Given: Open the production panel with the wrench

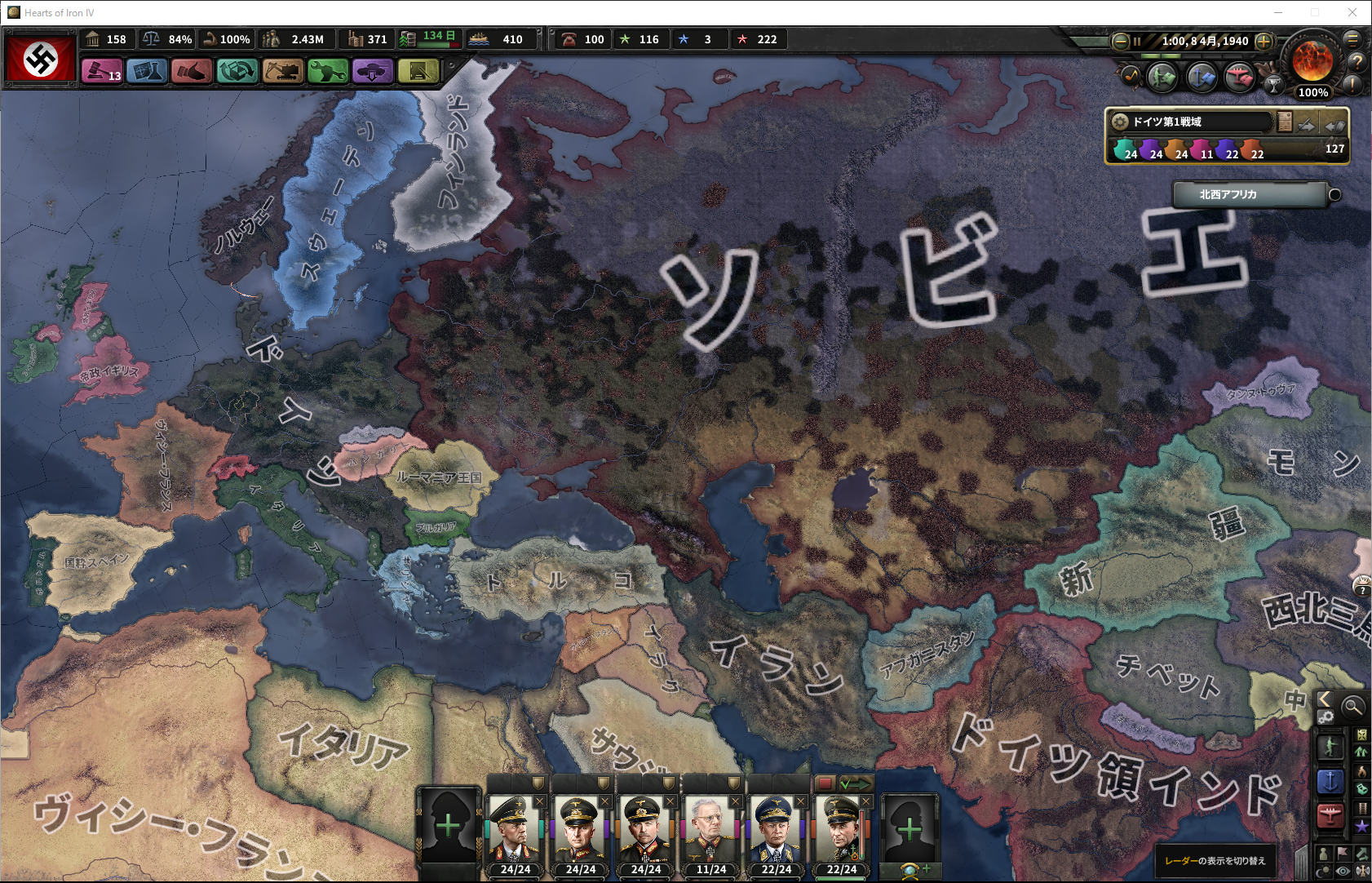Looking at the screenshot, I should [328, 72].
